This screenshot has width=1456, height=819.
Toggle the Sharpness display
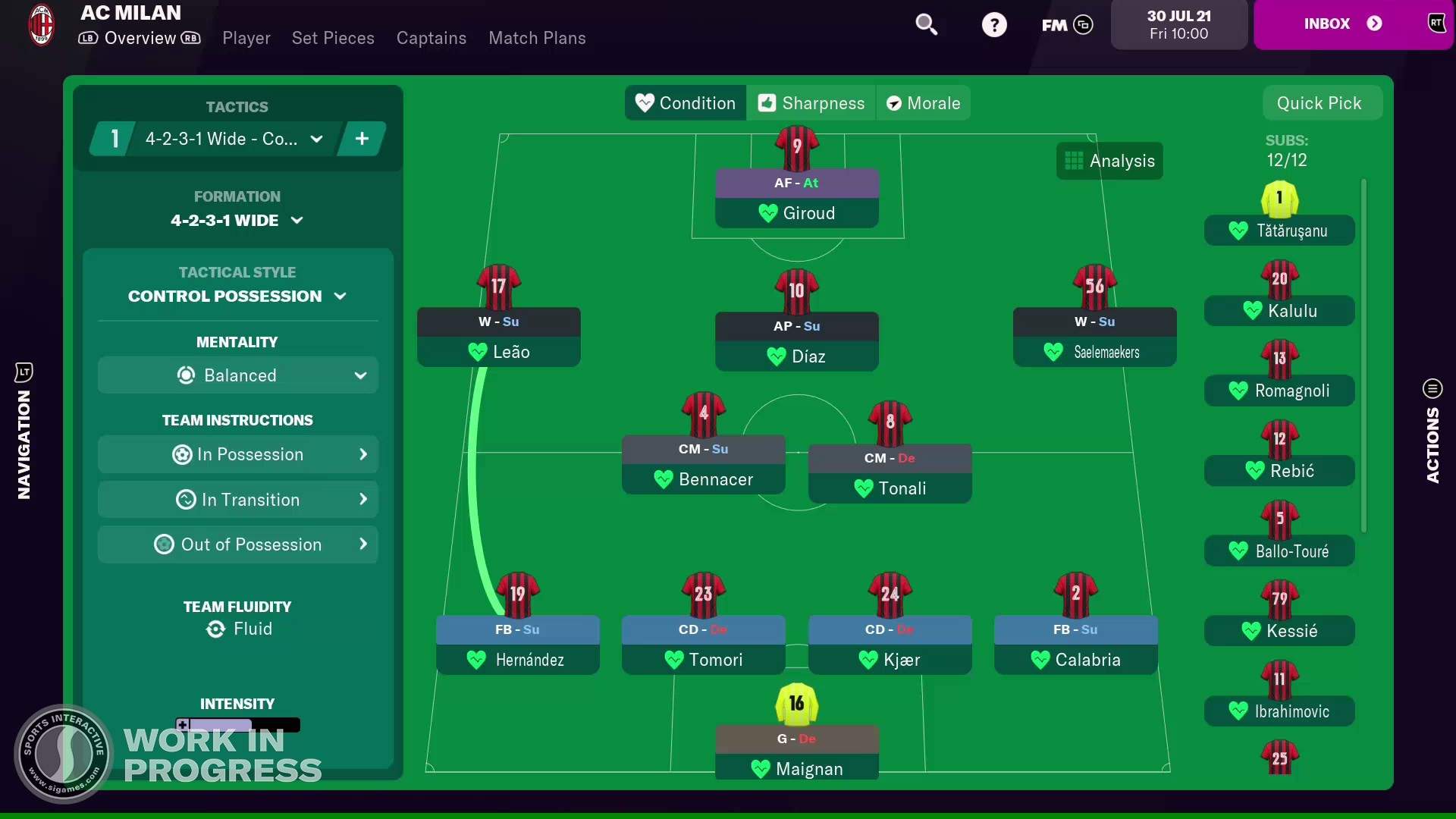811,103
